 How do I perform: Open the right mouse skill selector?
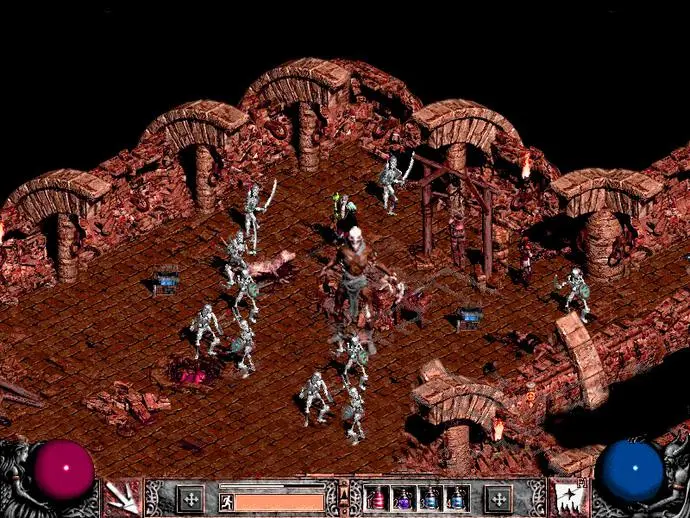tap(568, 497)
